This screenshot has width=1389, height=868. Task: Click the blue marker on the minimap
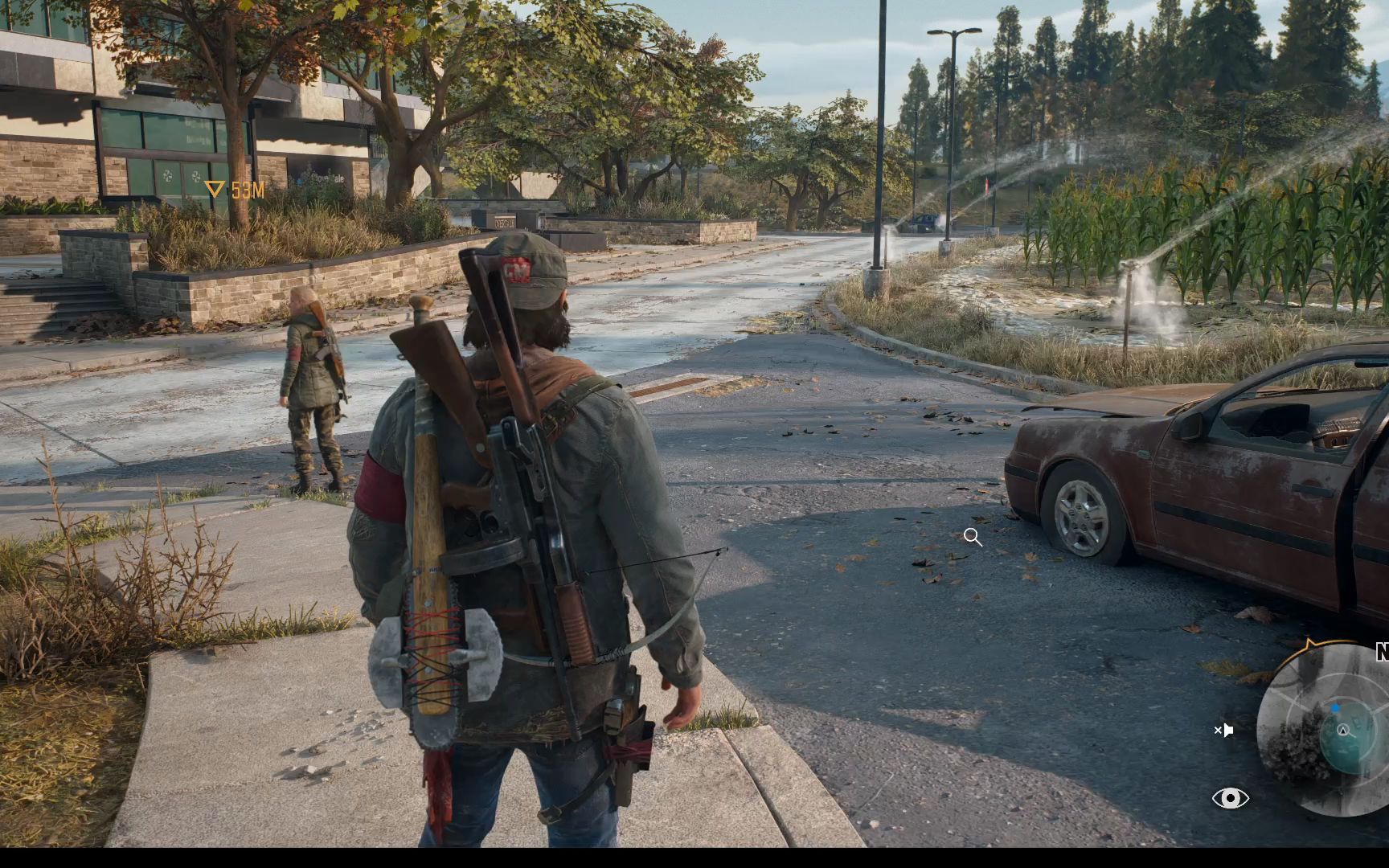(1335, 708)
